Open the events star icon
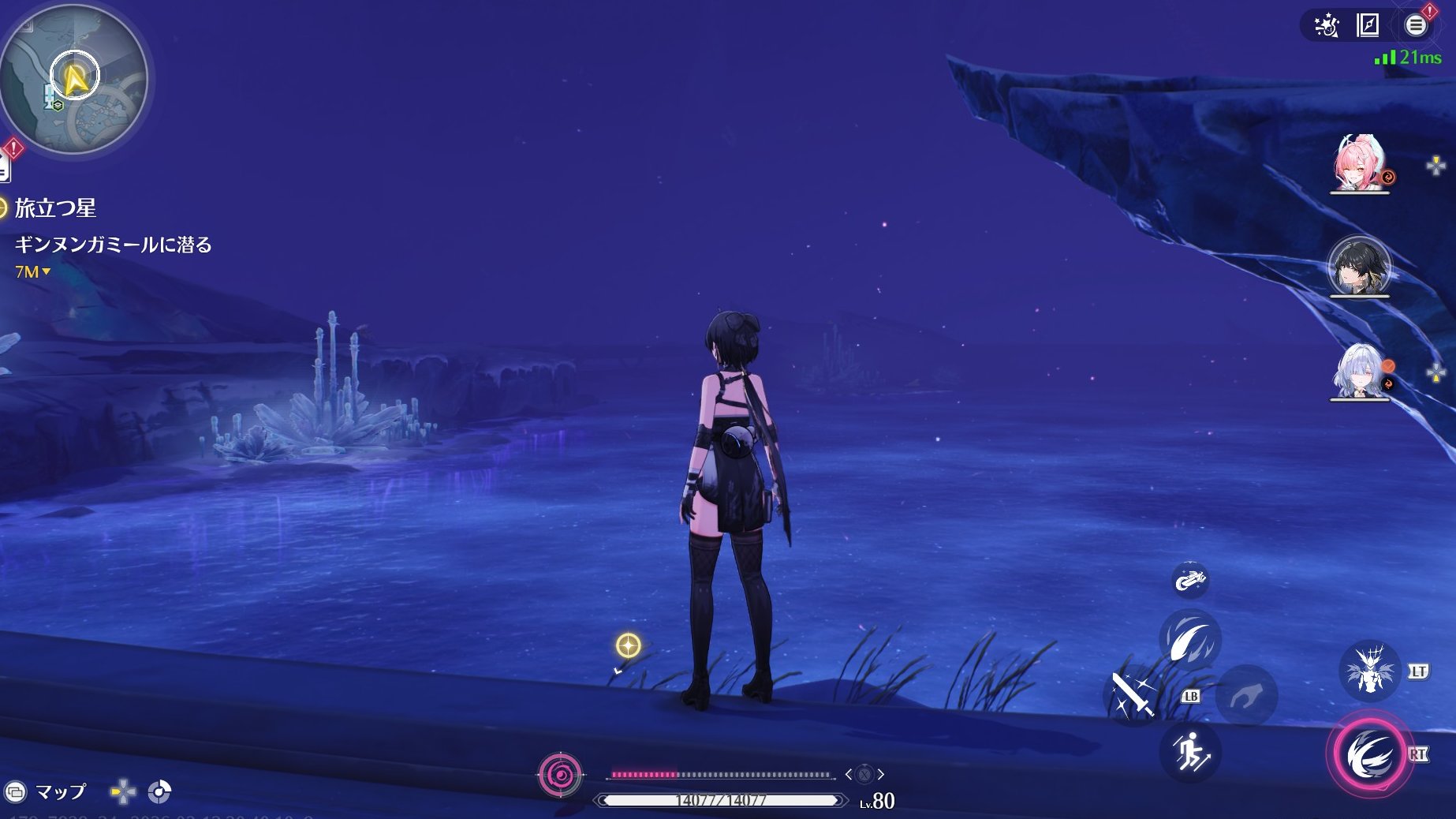This screenshot has height=819, width=1456. click(x=1327, y=26)
